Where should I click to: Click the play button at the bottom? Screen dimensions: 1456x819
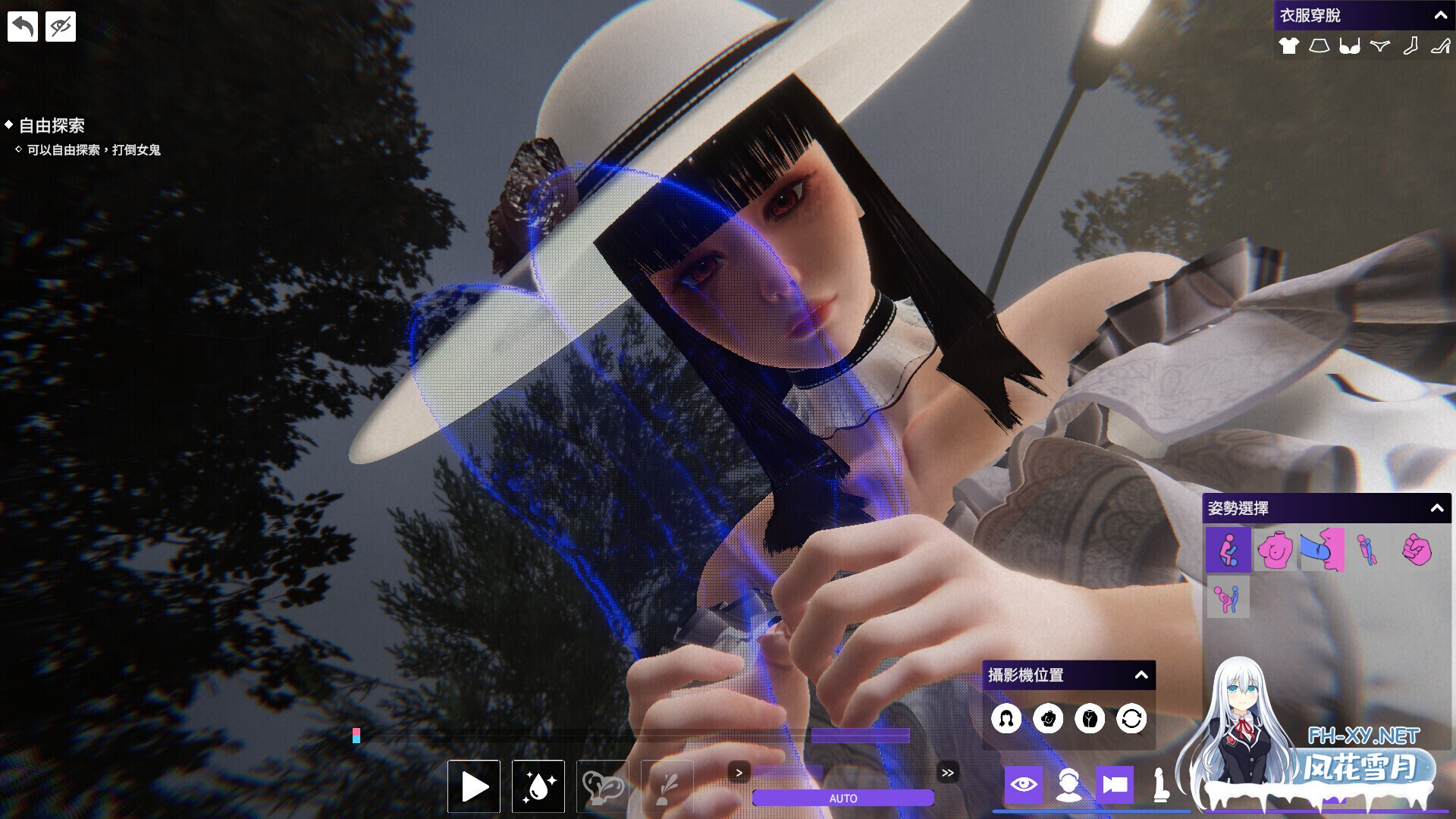[x=473, y=786]
